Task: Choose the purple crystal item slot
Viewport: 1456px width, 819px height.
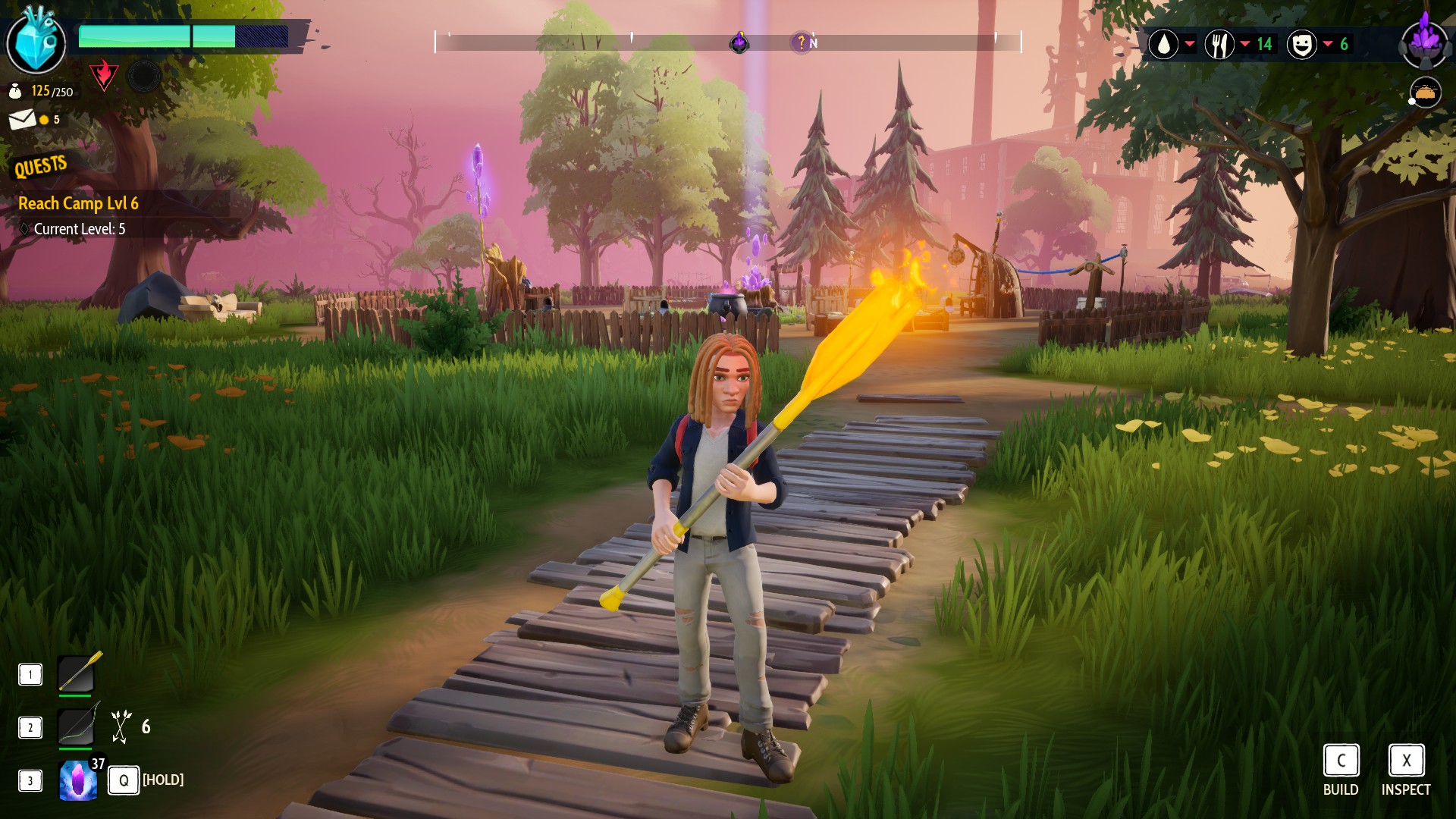Action: [78, 780]
